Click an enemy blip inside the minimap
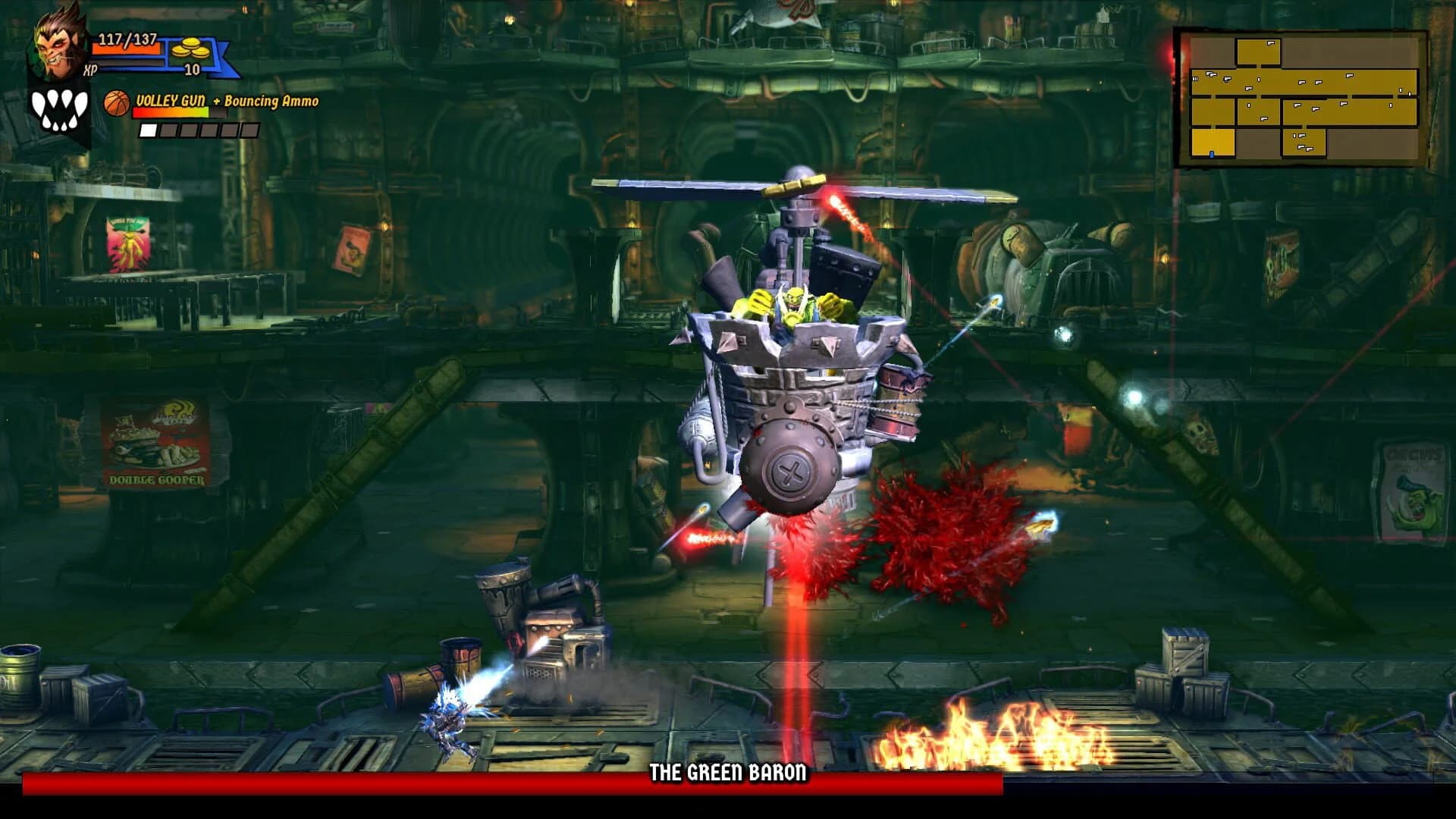The height and width of the screenshot is (819, 1456). pos(1303,81)
